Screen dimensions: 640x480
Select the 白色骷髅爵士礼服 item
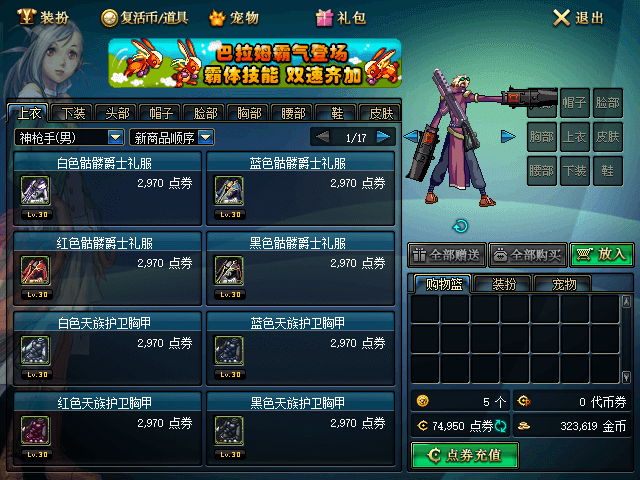click(x=104, y=185)
